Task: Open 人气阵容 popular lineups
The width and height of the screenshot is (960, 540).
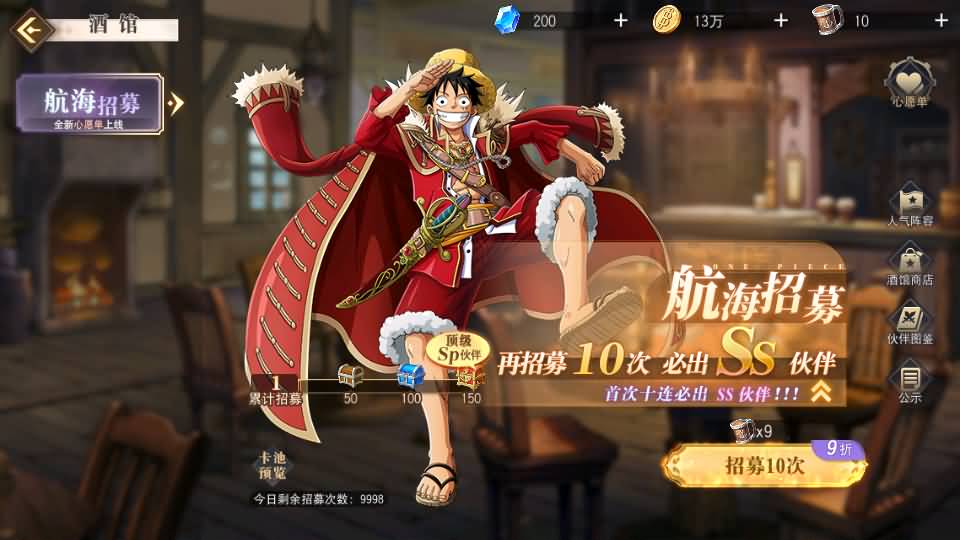Action: coord(910,202)
